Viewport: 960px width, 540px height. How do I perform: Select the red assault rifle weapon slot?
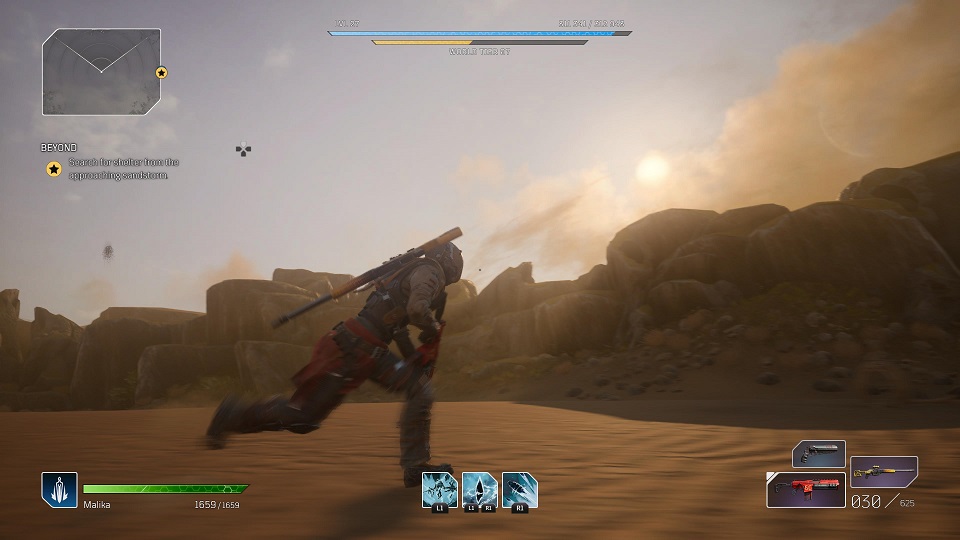click(x=806, y=490)
